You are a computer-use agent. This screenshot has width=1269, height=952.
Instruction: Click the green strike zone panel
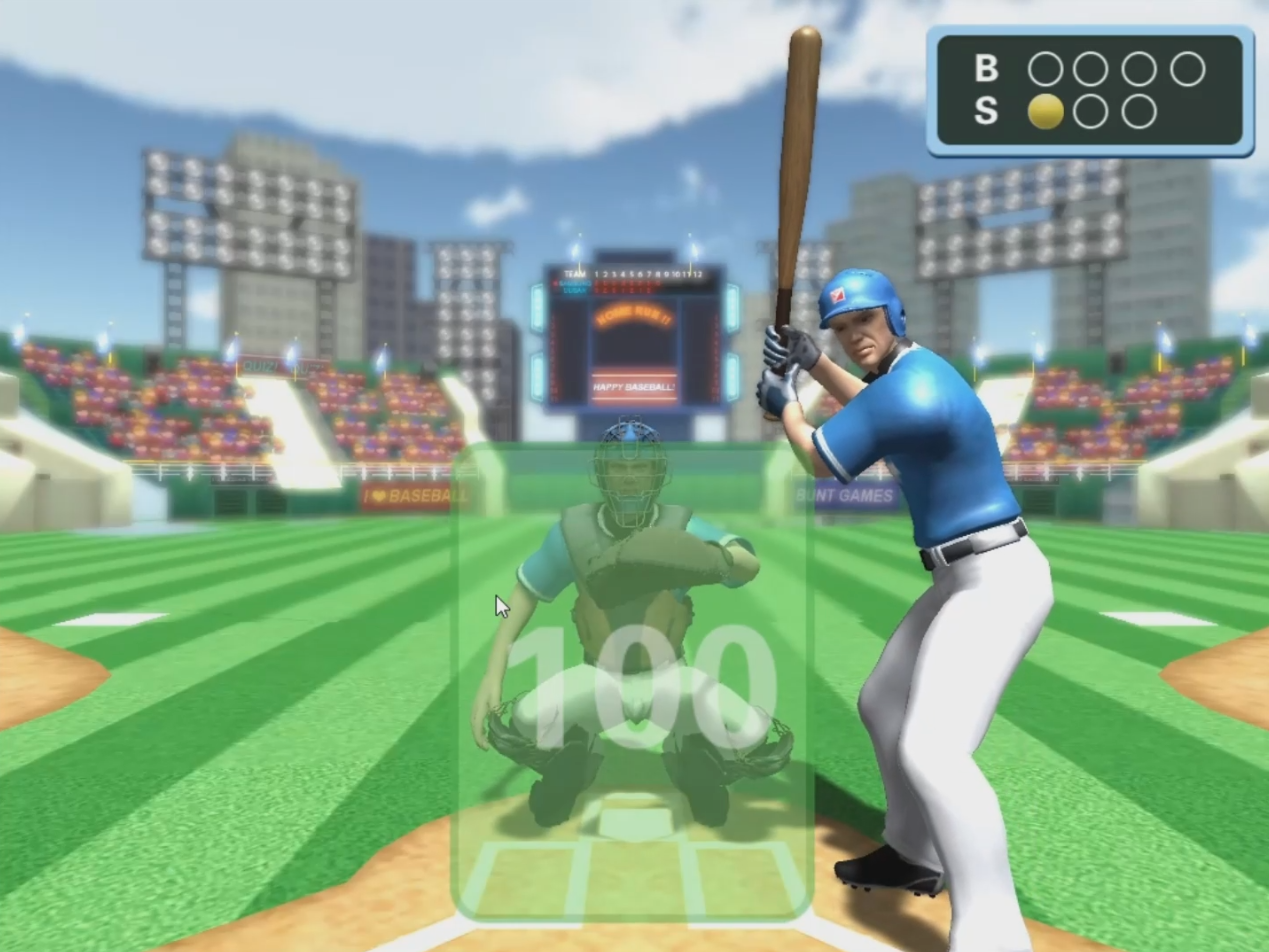[632, 680]
